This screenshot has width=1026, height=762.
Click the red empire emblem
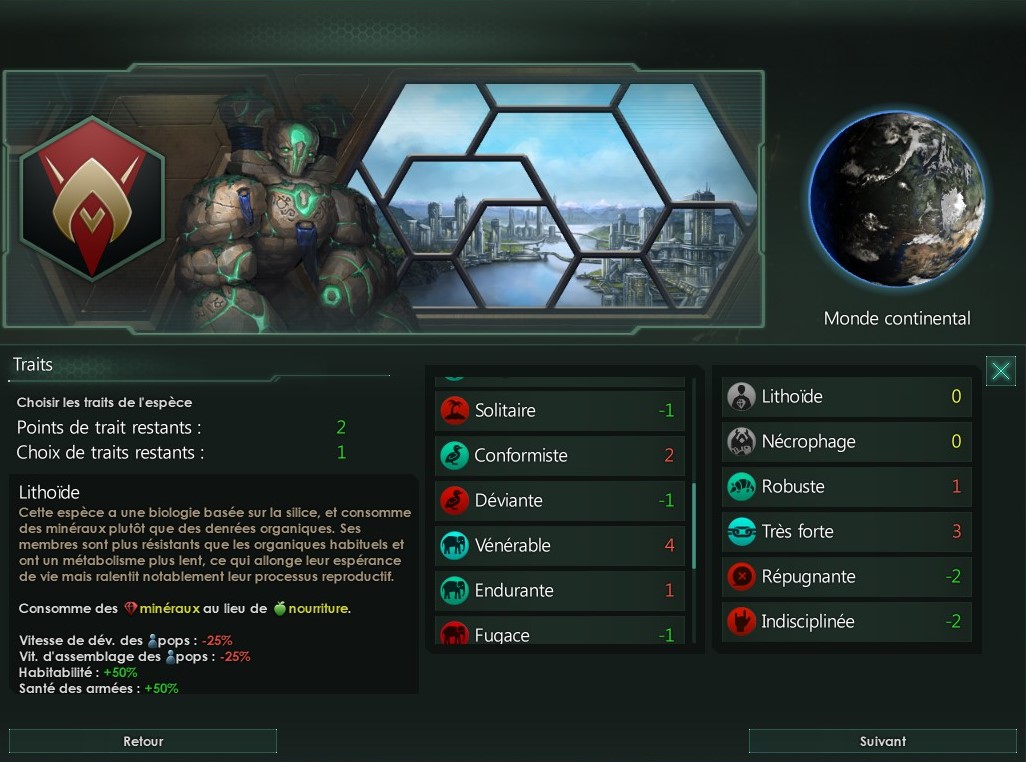[91, 198]
